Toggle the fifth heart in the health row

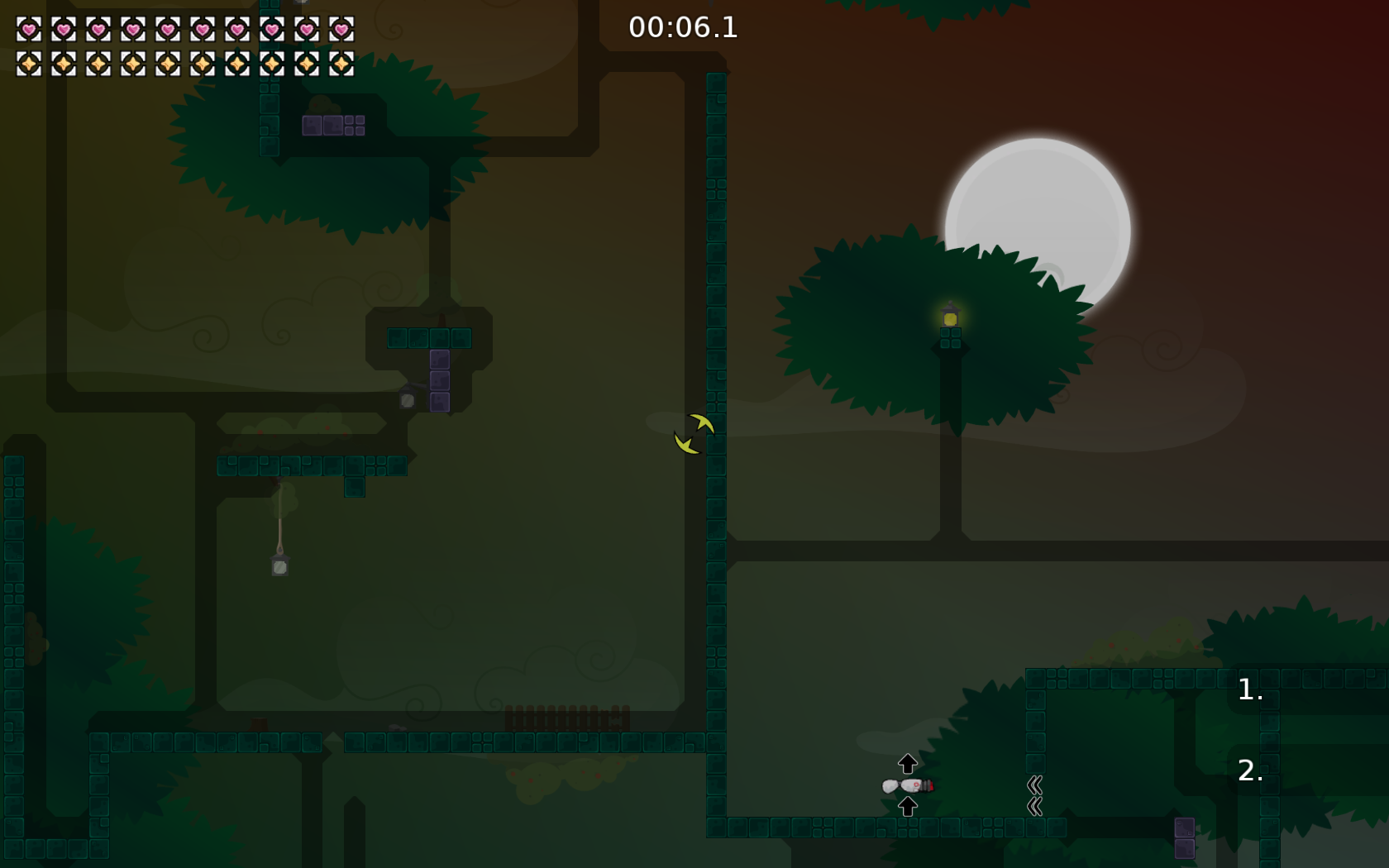(x=166, y=30)
